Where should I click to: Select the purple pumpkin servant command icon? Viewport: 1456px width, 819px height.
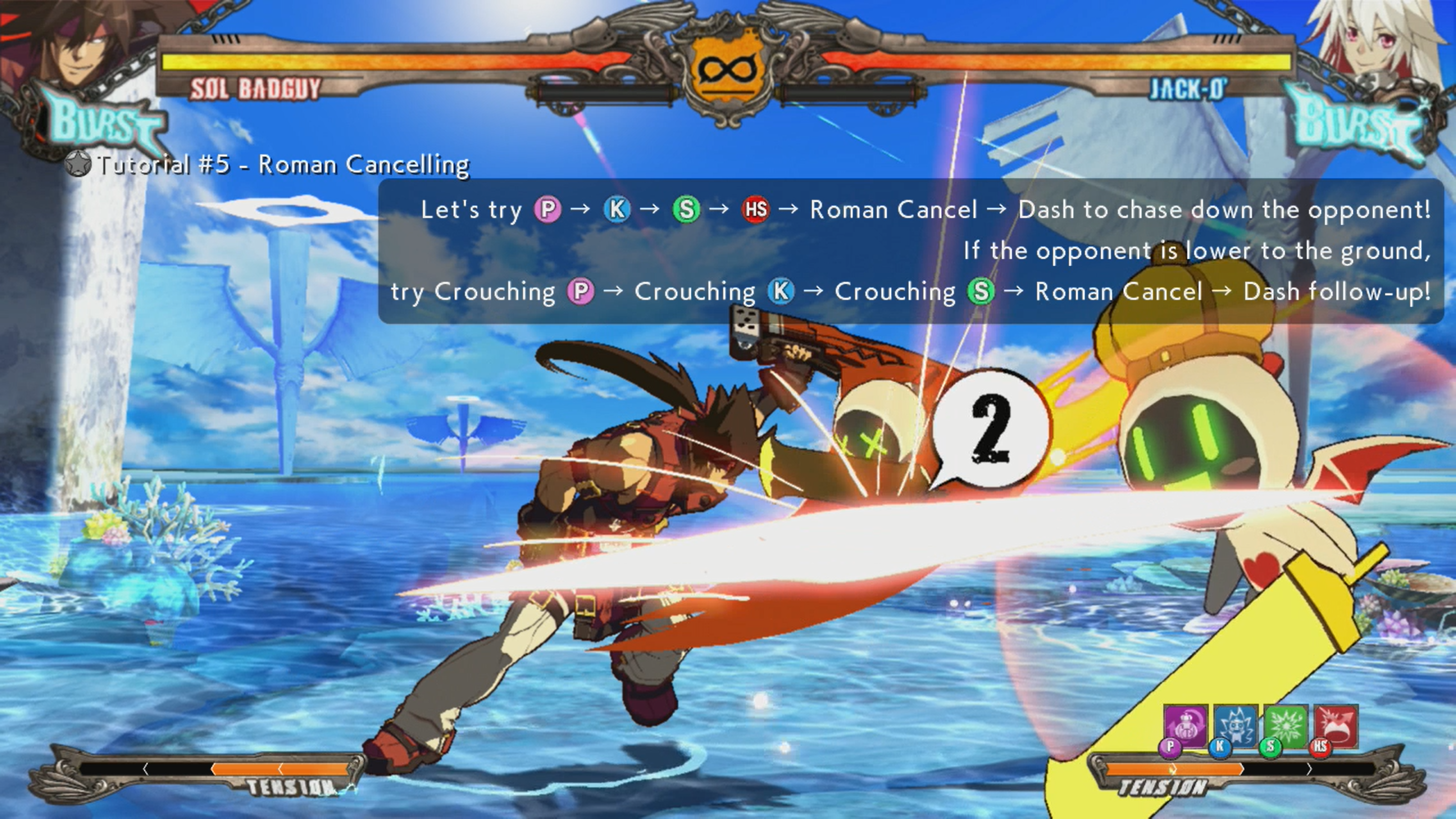coord(1185,726)
